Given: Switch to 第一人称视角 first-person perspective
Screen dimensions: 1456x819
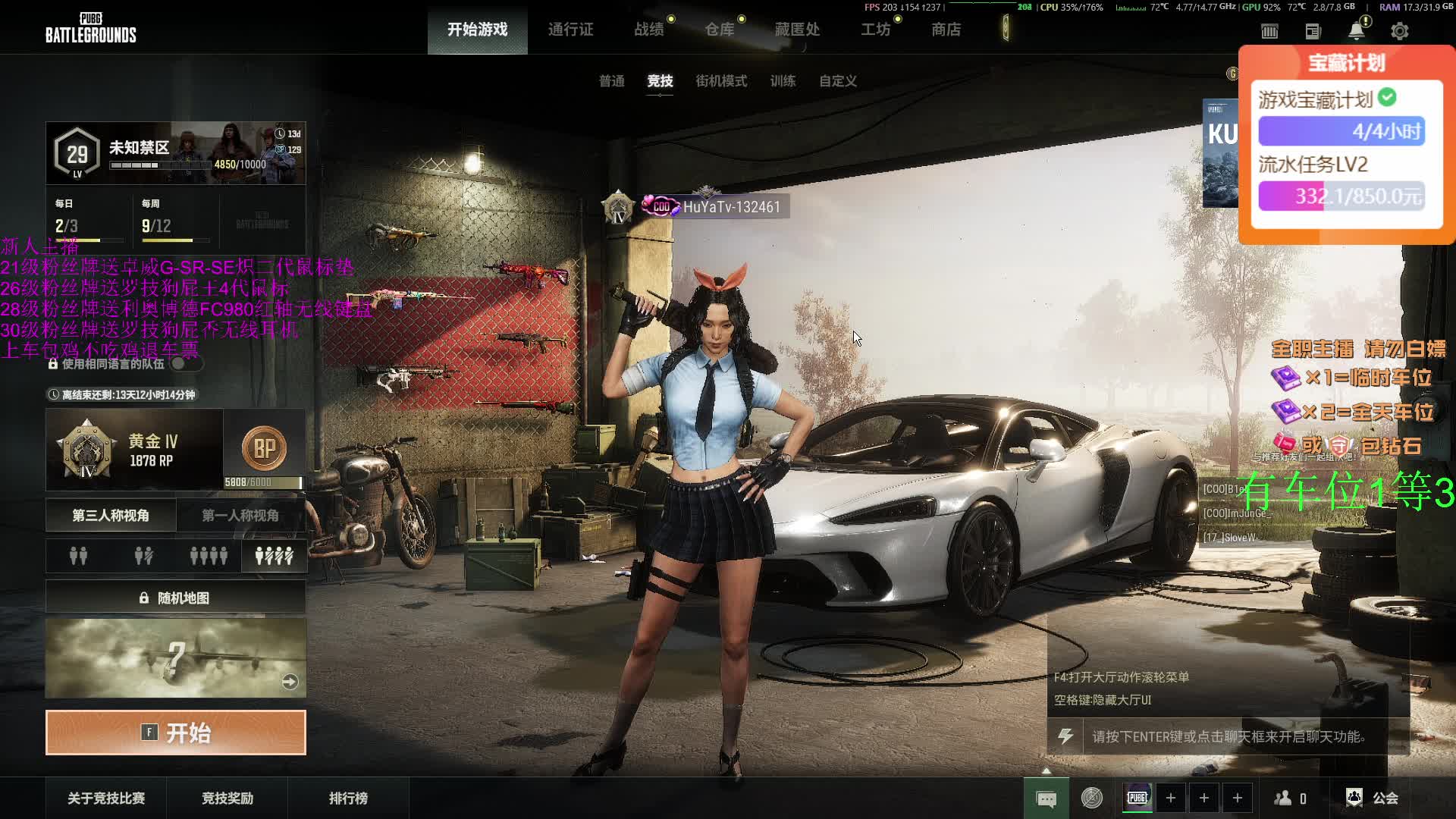Looking at the screenshot, I should click(x=240, y=516).
